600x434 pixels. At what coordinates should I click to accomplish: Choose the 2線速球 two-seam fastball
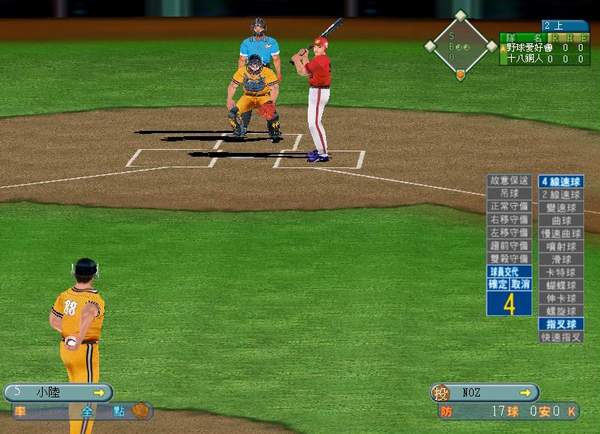[x=561, y=195]
